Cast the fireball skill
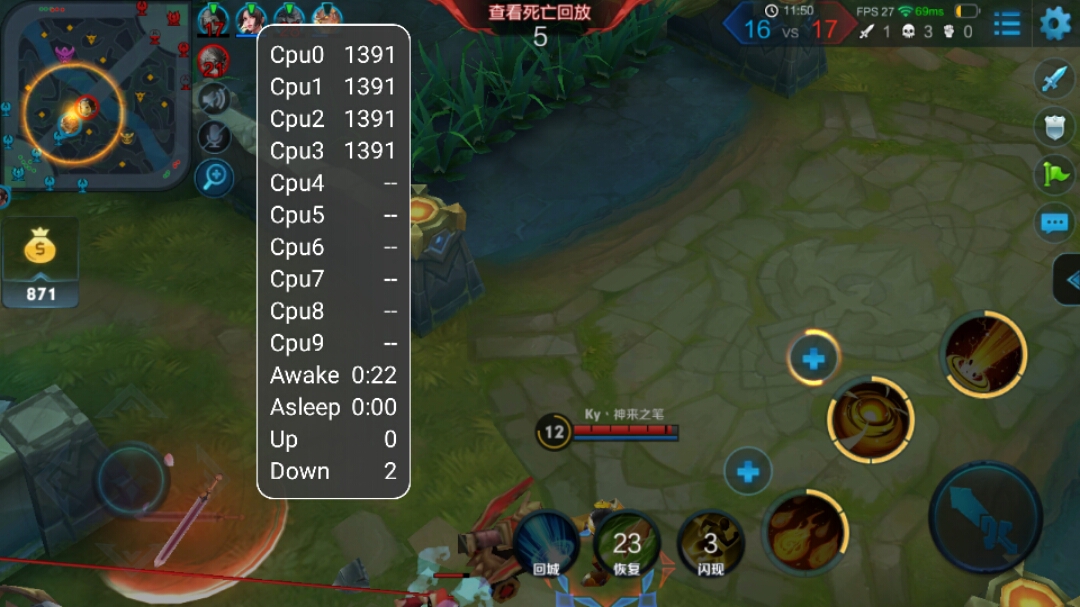Image resolution: width=1080 pixels, height=607 pixels. pyautogui.click(x=804, y=532)
